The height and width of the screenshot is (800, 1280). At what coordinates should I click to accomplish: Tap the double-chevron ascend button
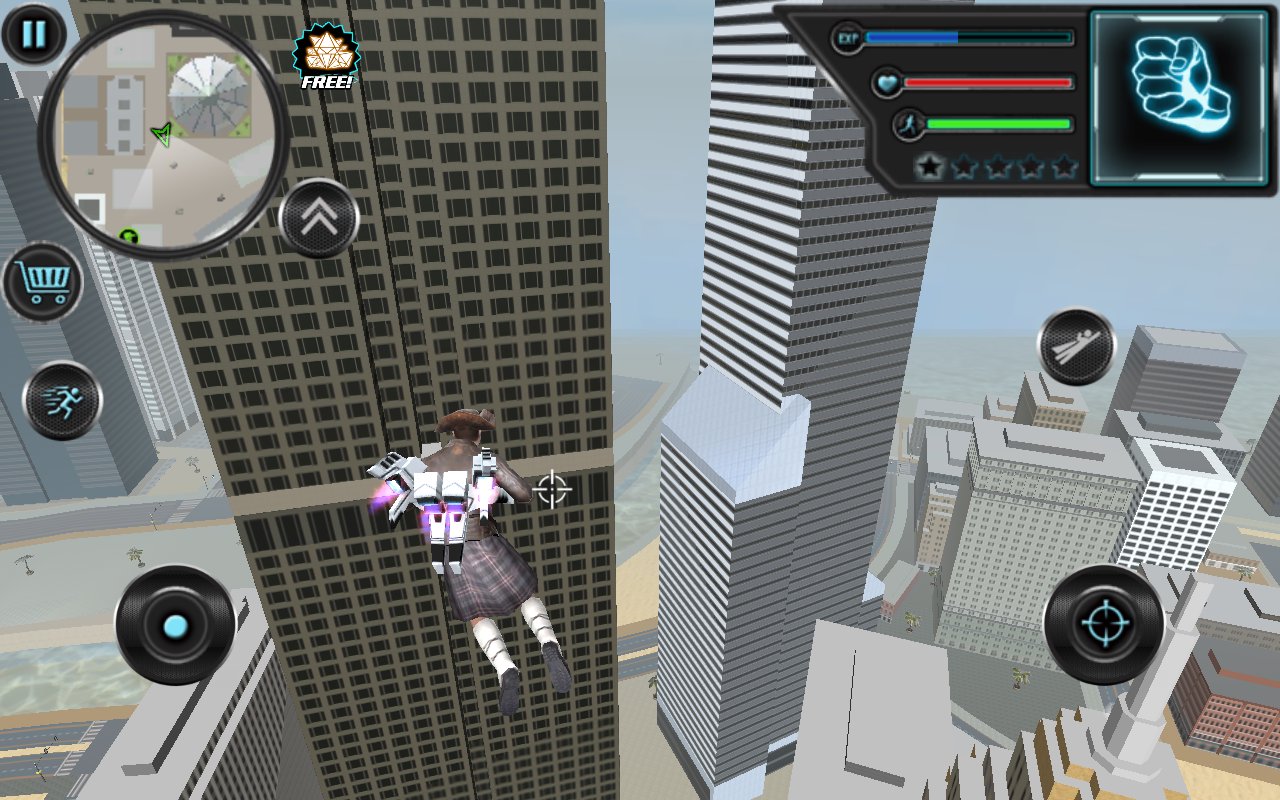tap(319, 218)
